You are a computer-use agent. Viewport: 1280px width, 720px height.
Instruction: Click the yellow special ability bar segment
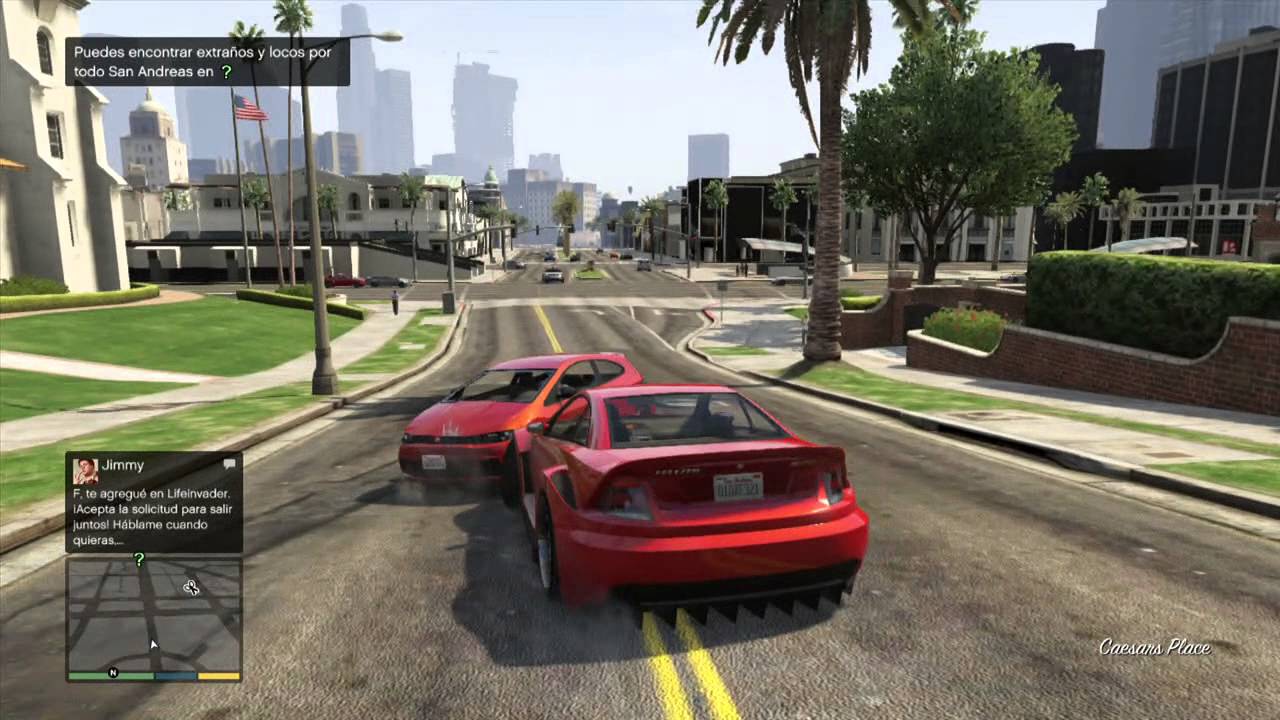[218, 676]
